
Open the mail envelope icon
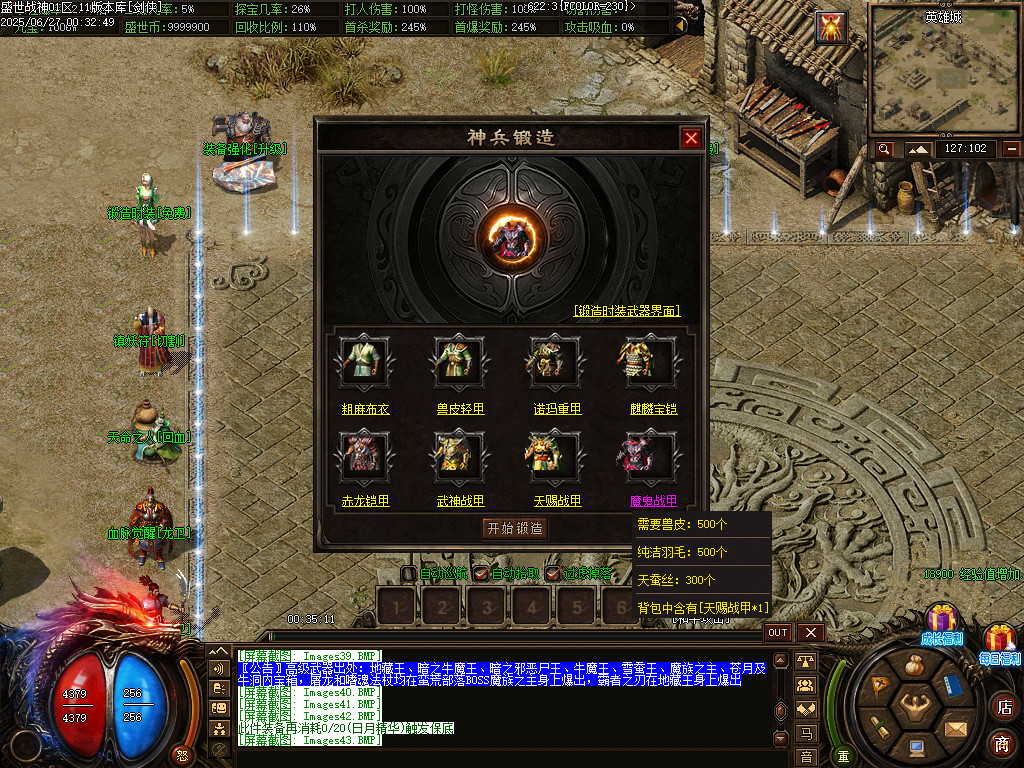955,728
